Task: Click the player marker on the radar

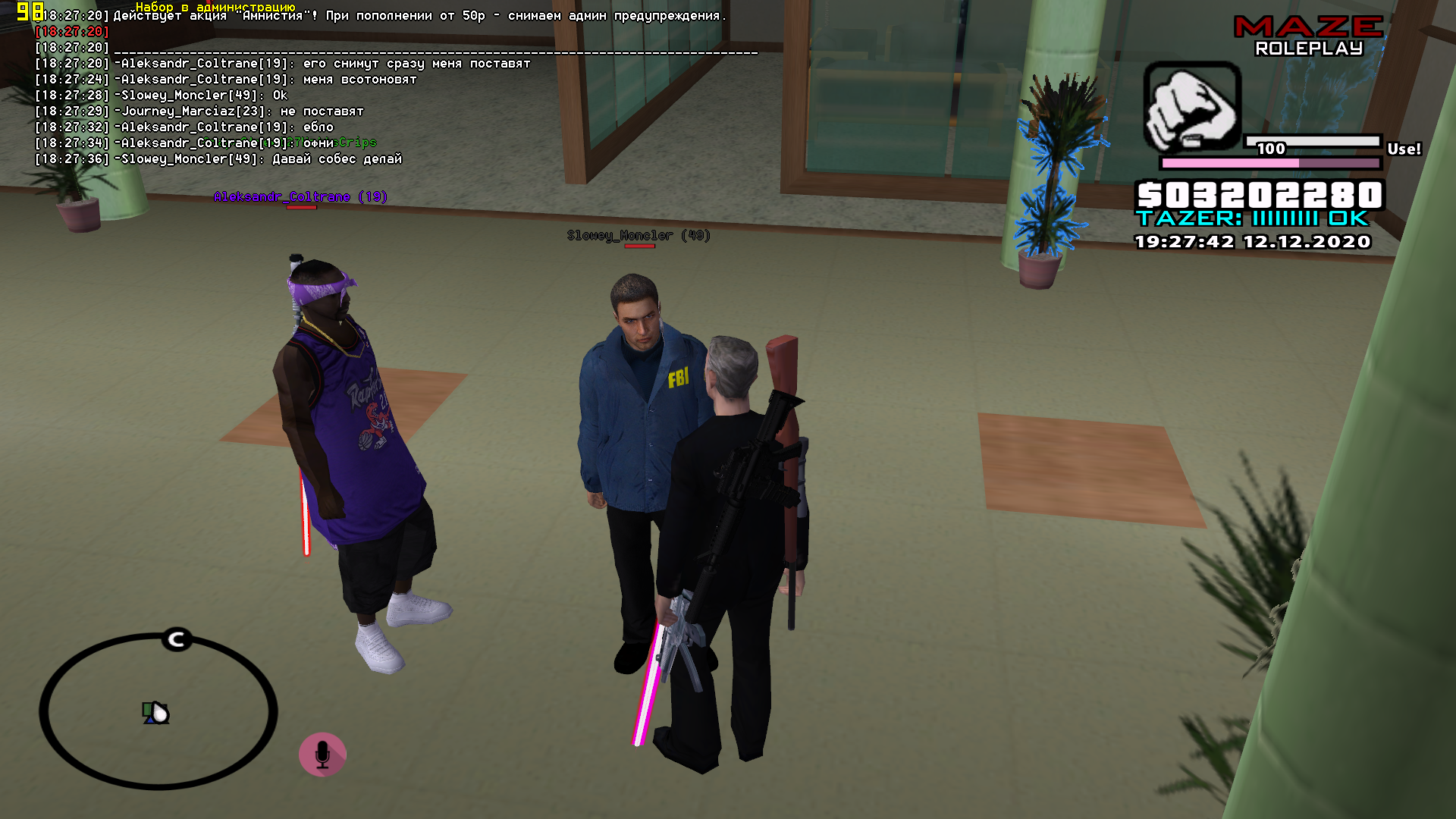Action: tap(157, 713)
